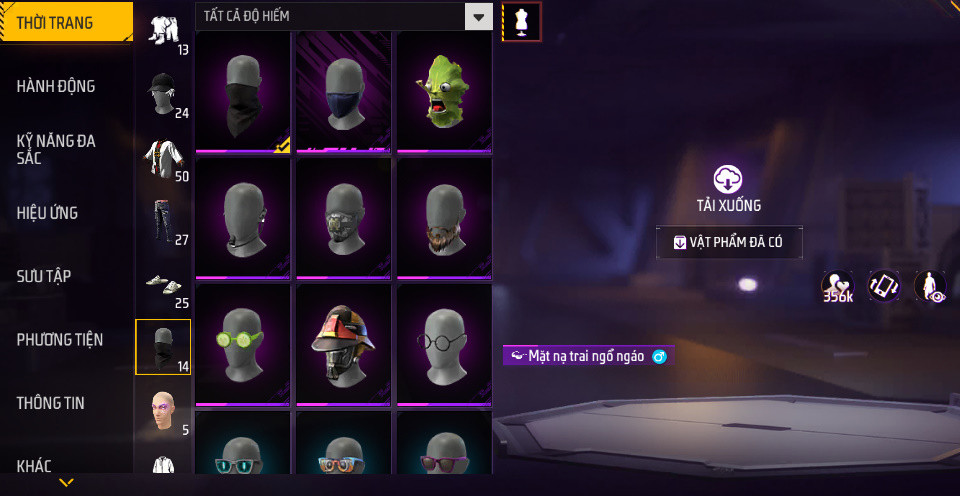
Task: Pick the red and black helmet item
Action: pos(343,344)
